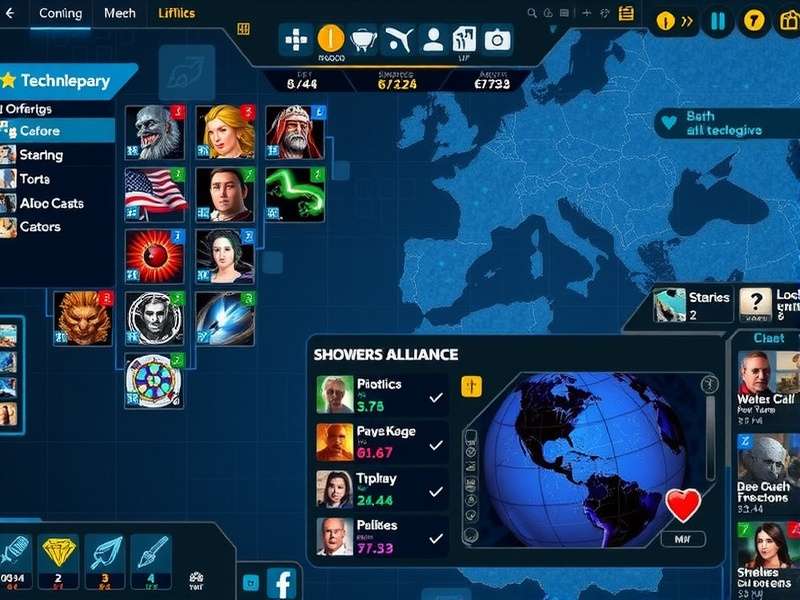Viewport: 800px width, 600px height.
Task: Select the Cafore menu entry
Action: (40, 131)
